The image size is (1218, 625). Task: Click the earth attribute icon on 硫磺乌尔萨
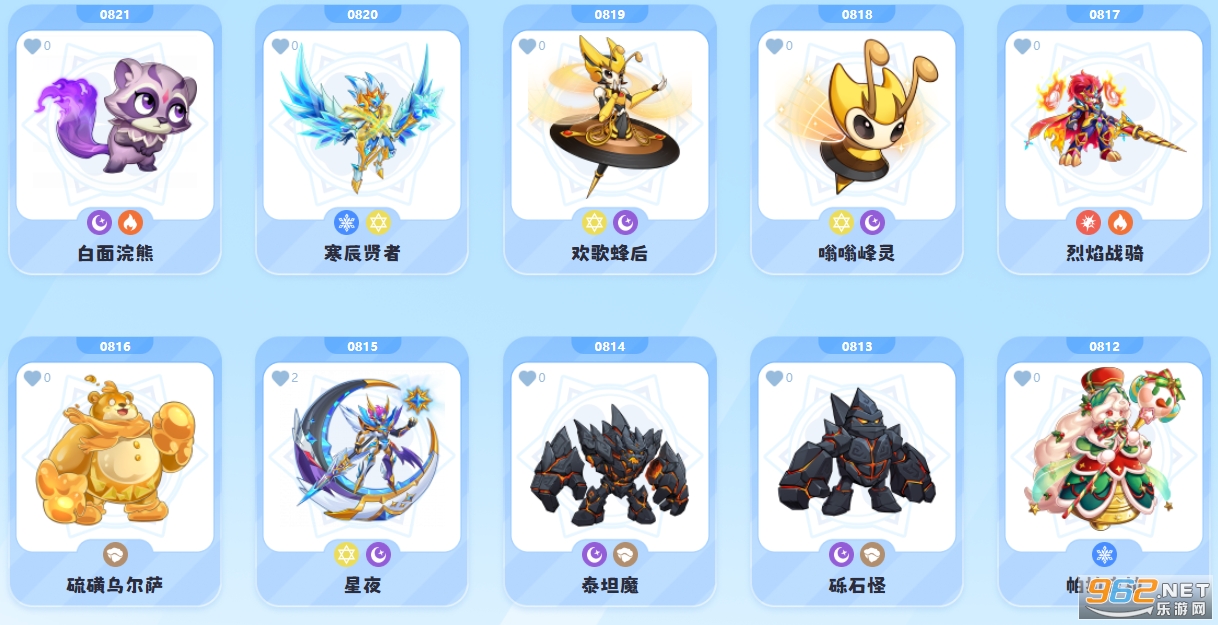click(115, 554)
